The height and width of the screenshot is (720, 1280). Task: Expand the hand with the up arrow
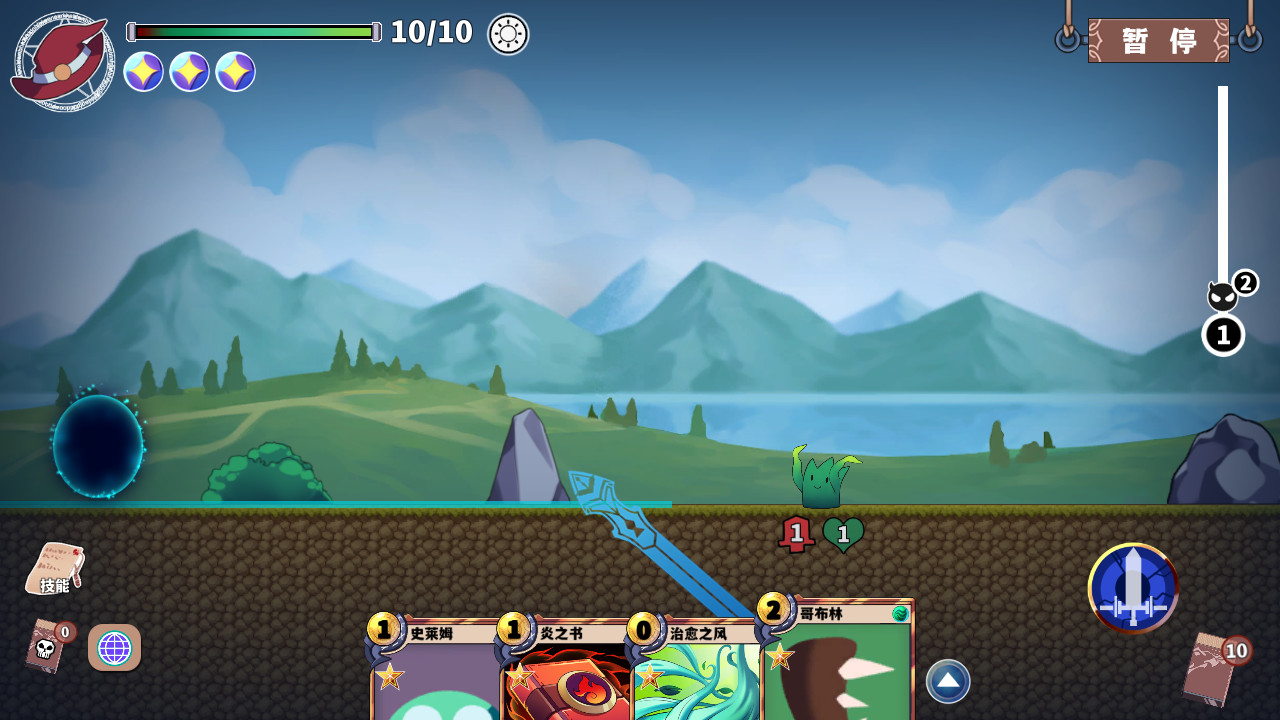(946, 681)
